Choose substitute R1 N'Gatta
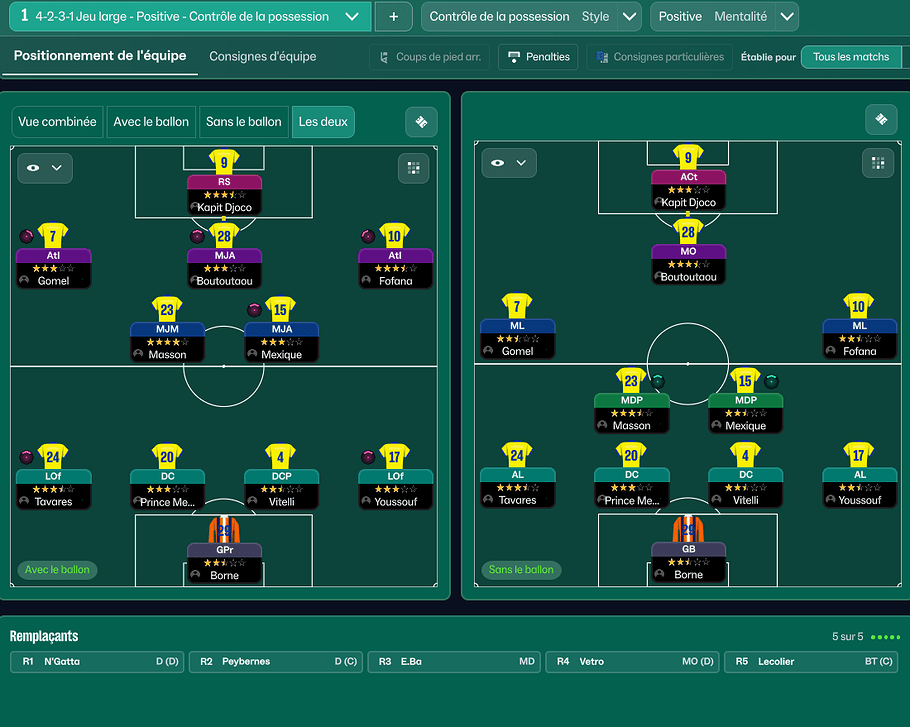Viewport: 910px width, 727px height. click(95, 662)
